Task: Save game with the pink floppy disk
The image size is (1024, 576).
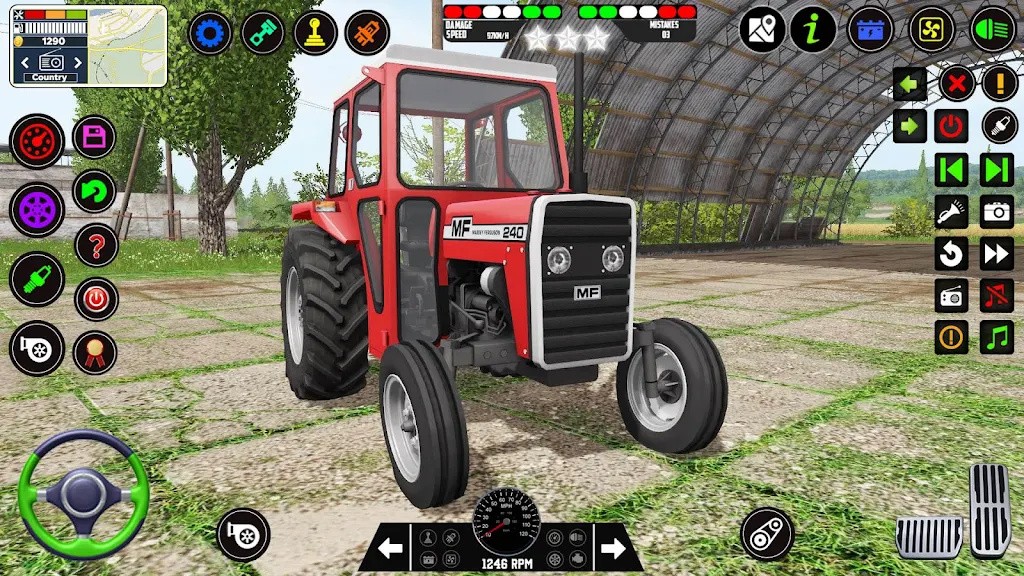Action: tap(95, 137)
